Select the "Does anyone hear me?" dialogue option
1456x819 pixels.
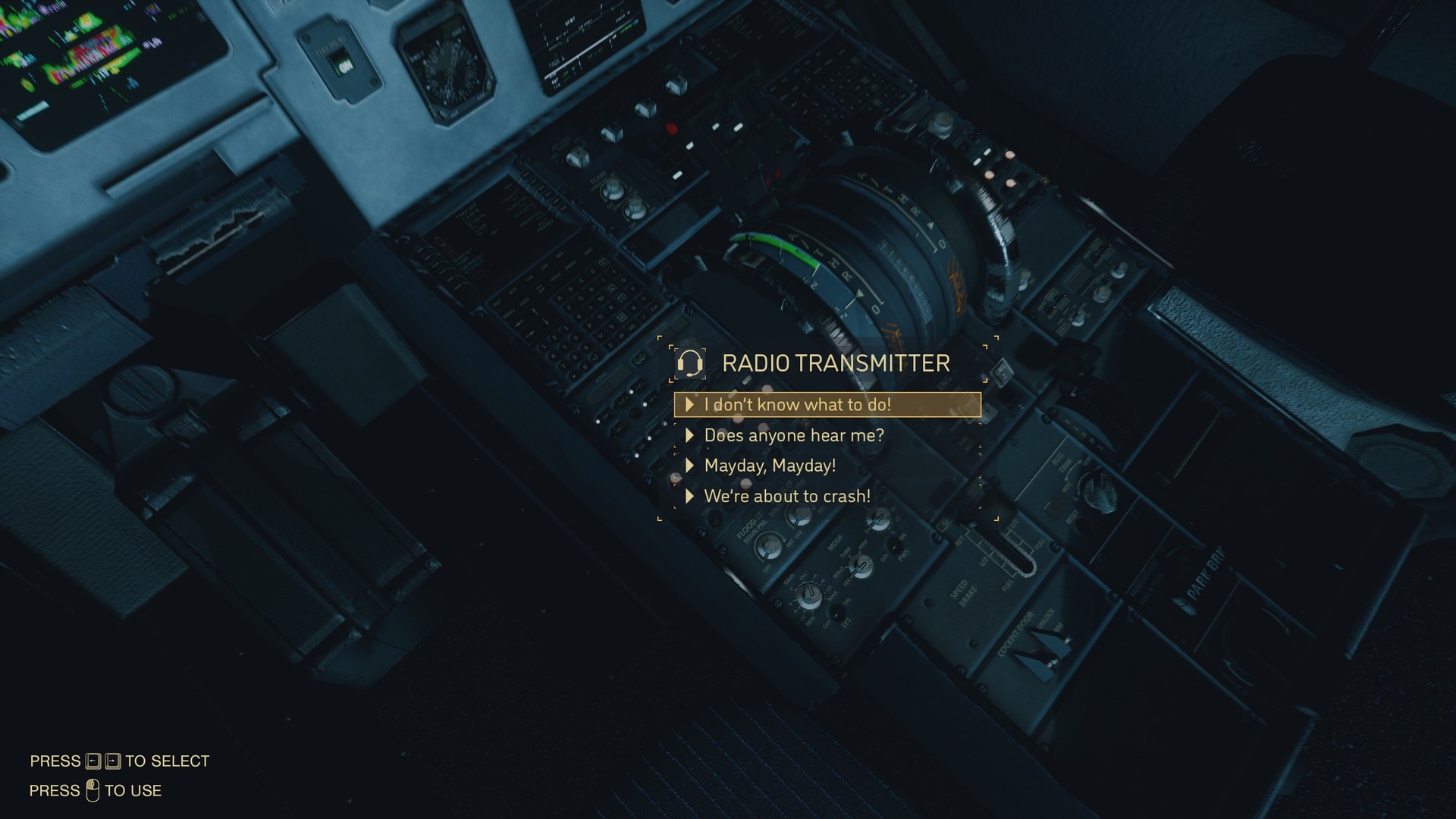pos(794,435)
